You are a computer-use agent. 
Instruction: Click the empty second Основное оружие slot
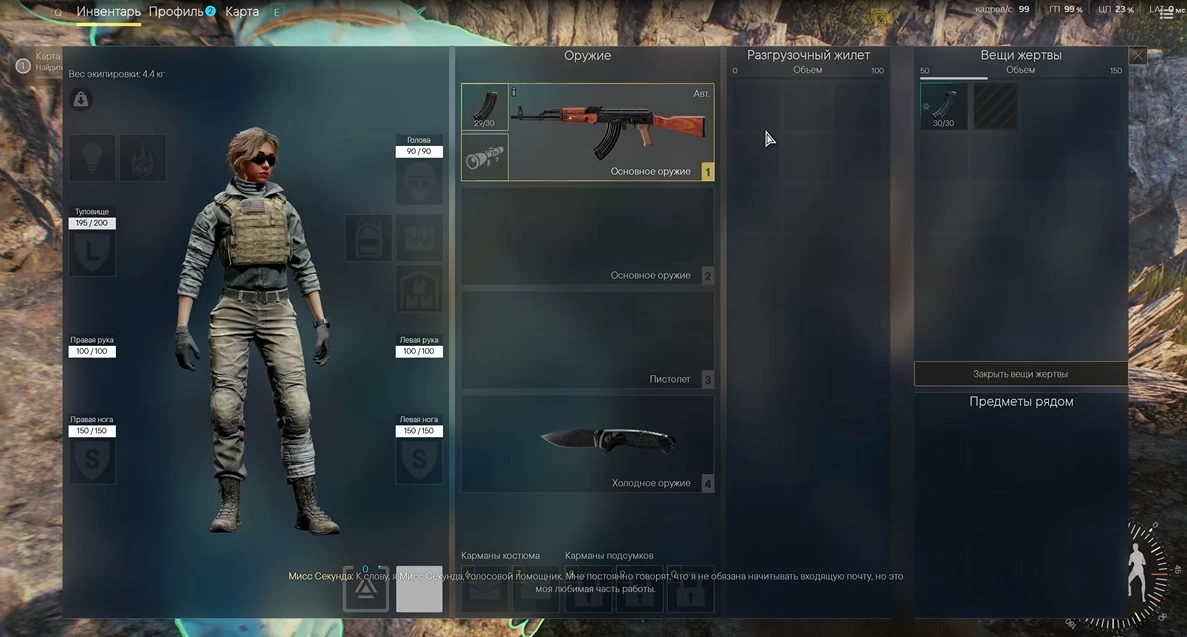click(x=588, y=236)
